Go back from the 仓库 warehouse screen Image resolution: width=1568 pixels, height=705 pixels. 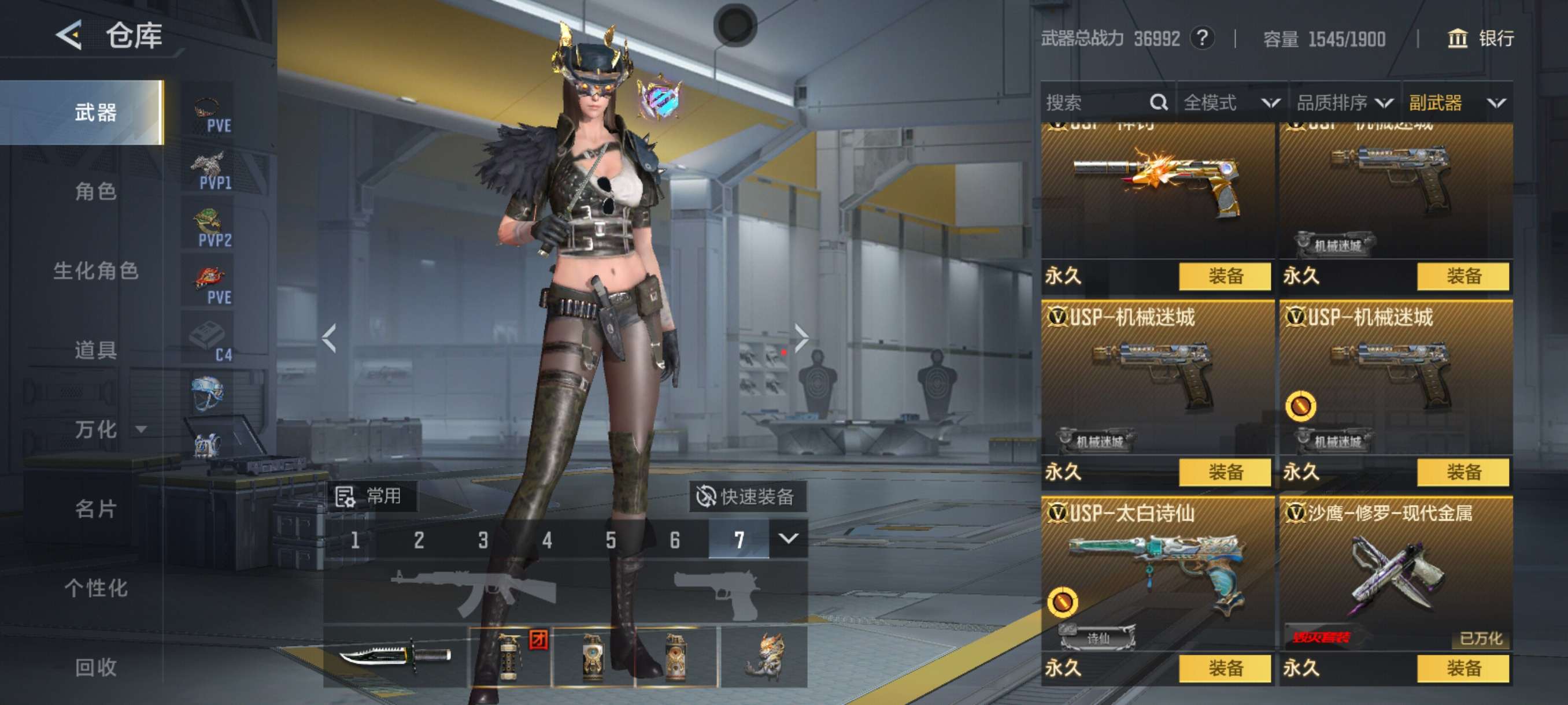click(x=69, y=35)
